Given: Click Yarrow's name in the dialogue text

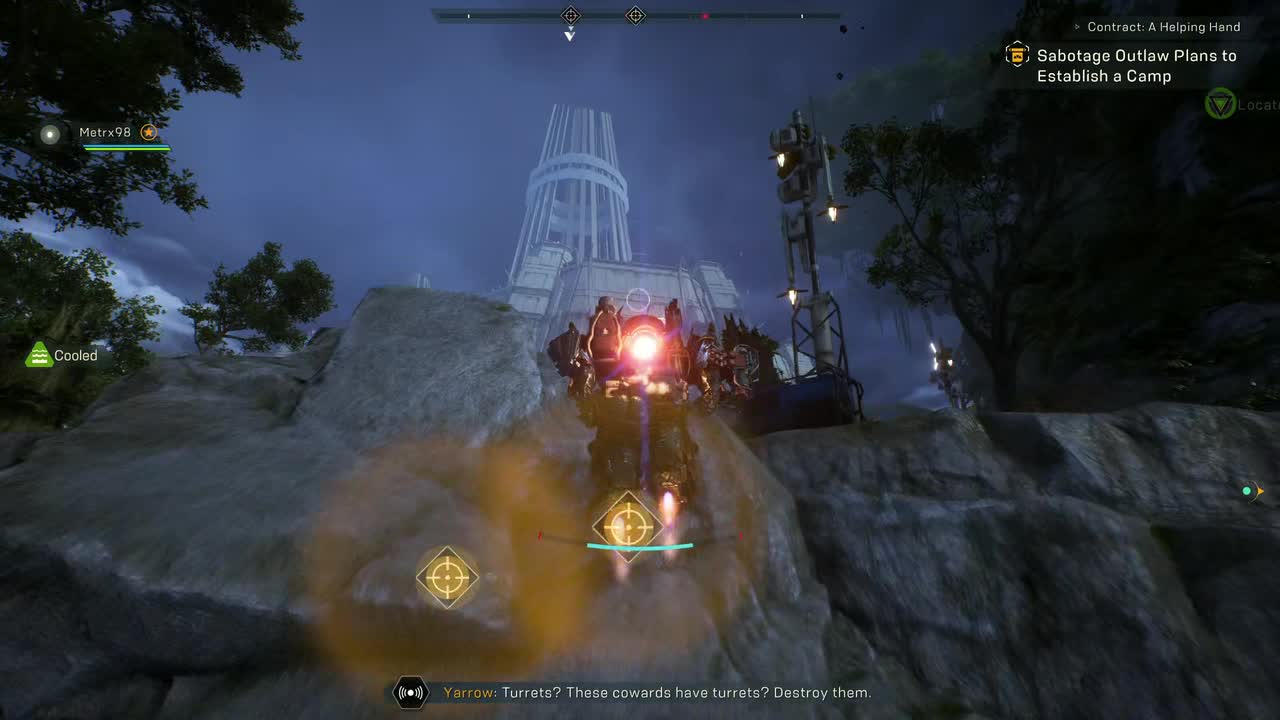Looking at the screenshot, I should coord(469,692).
